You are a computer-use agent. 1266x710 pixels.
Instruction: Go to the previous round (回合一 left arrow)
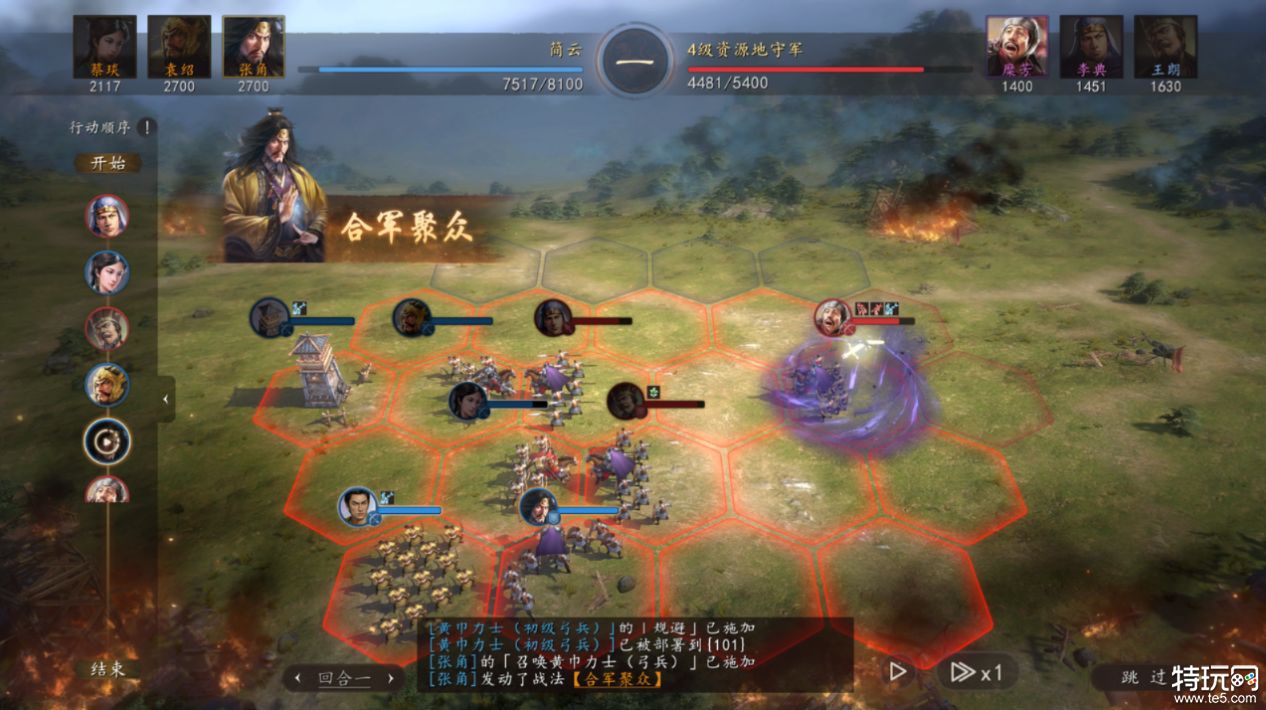[x=297, y=678]
